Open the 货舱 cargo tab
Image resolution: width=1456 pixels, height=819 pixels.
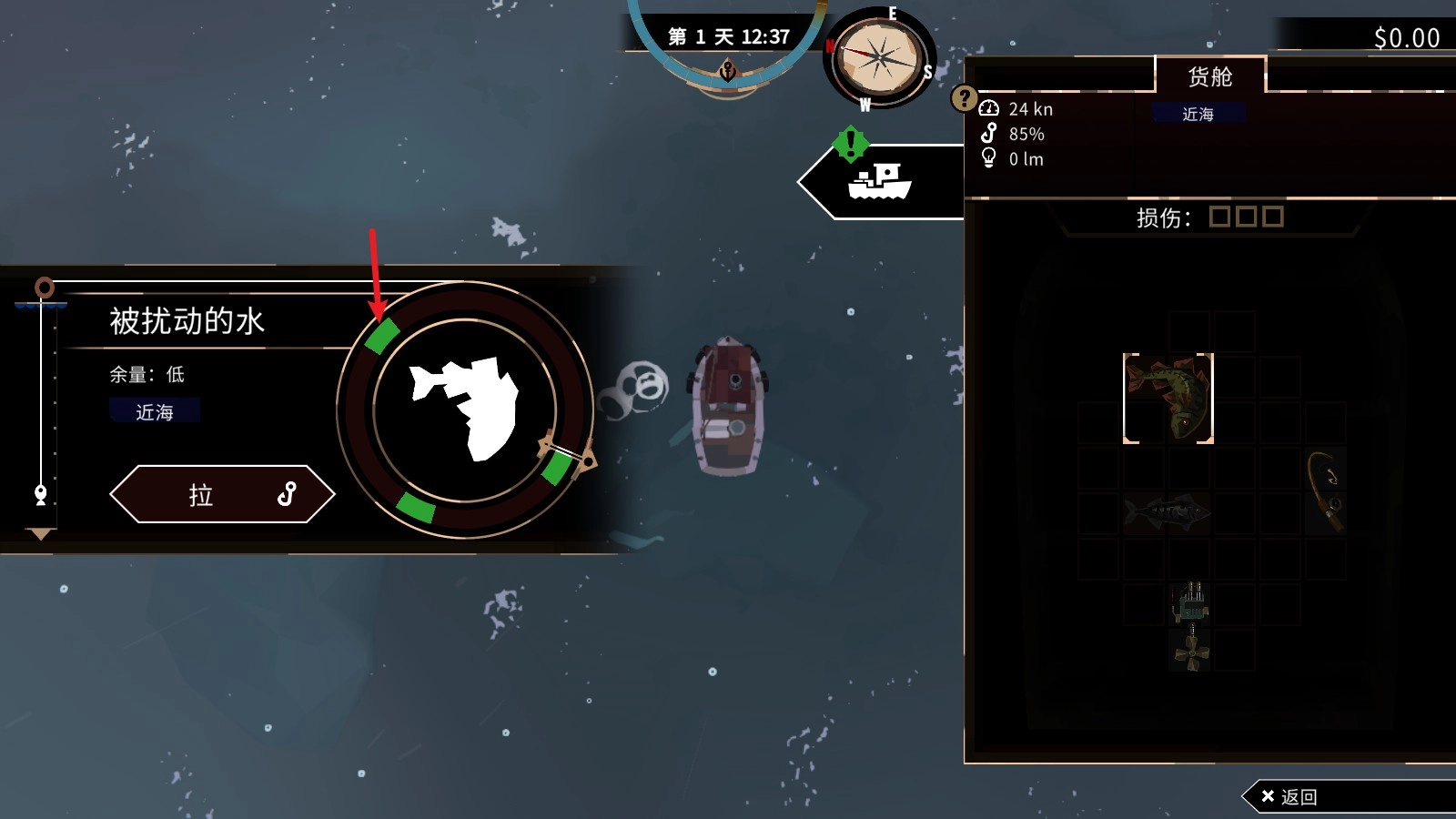click(1209, 76)
